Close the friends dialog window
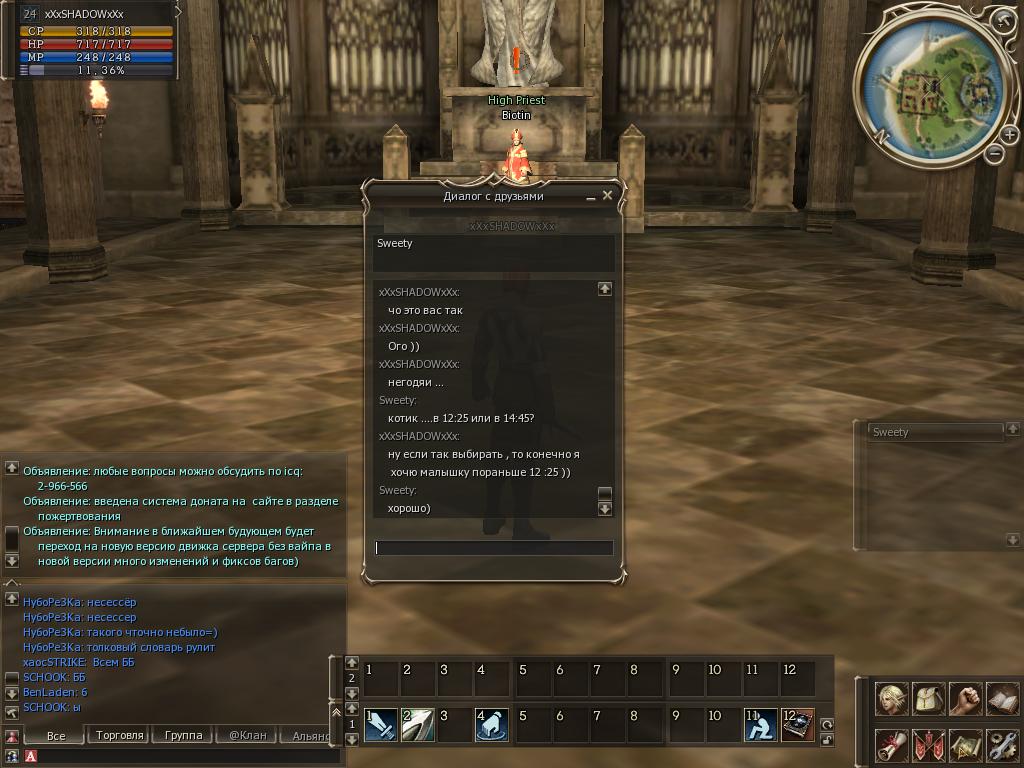The image size is (1024, 768). [x=607, y=196]
